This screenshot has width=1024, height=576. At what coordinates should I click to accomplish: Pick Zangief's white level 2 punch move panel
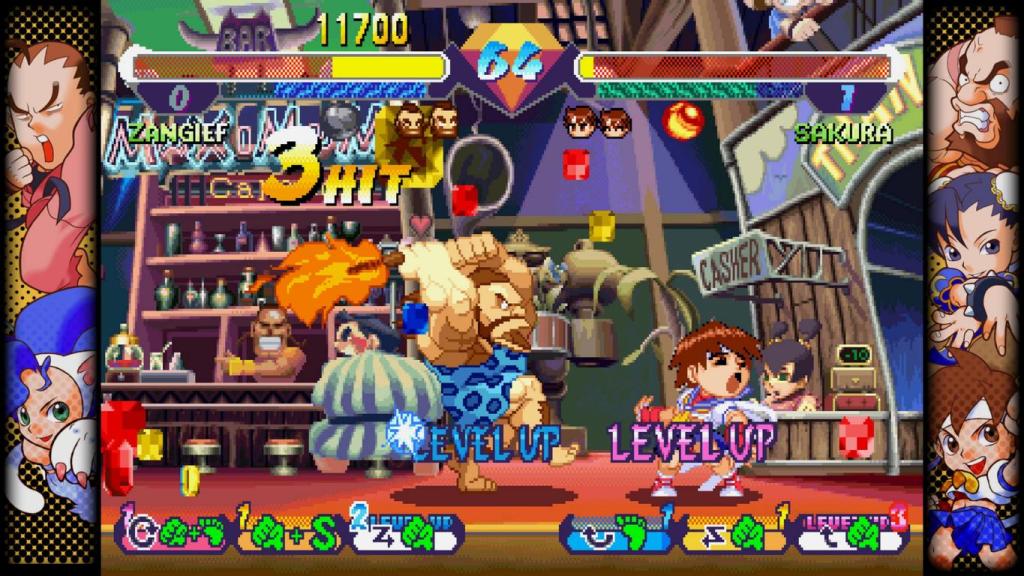tap(404, 531)
